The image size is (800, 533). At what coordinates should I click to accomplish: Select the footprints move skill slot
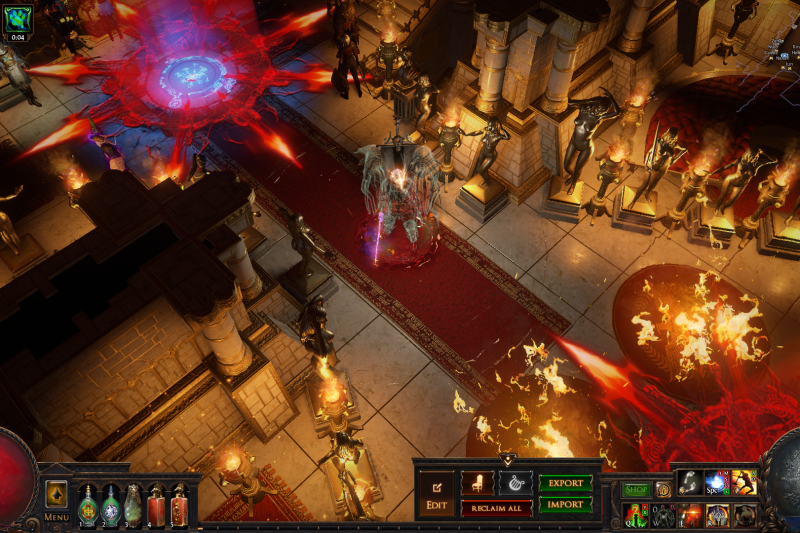tap(690, 484)
